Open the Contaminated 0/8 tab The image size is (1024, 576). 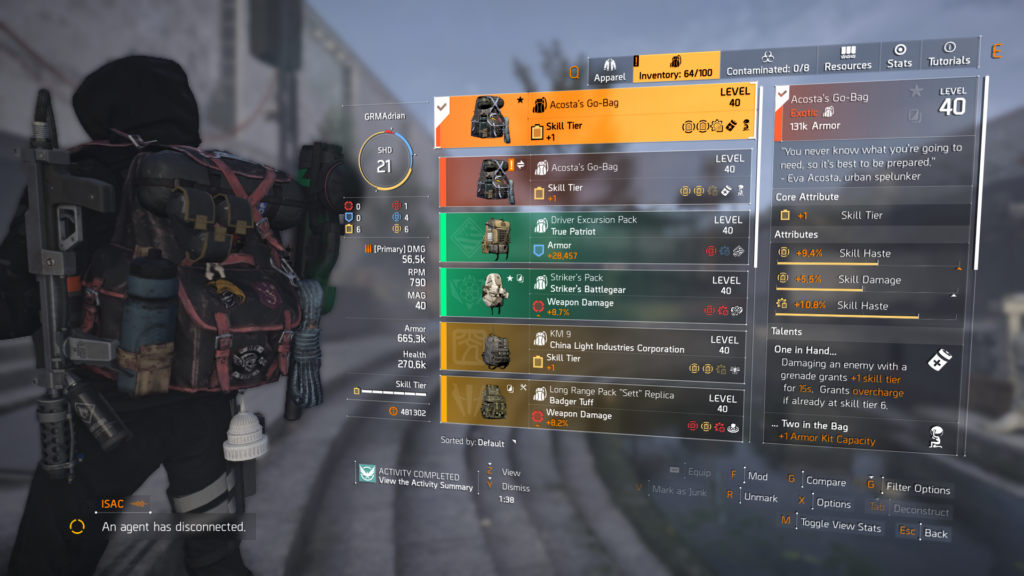770,63
